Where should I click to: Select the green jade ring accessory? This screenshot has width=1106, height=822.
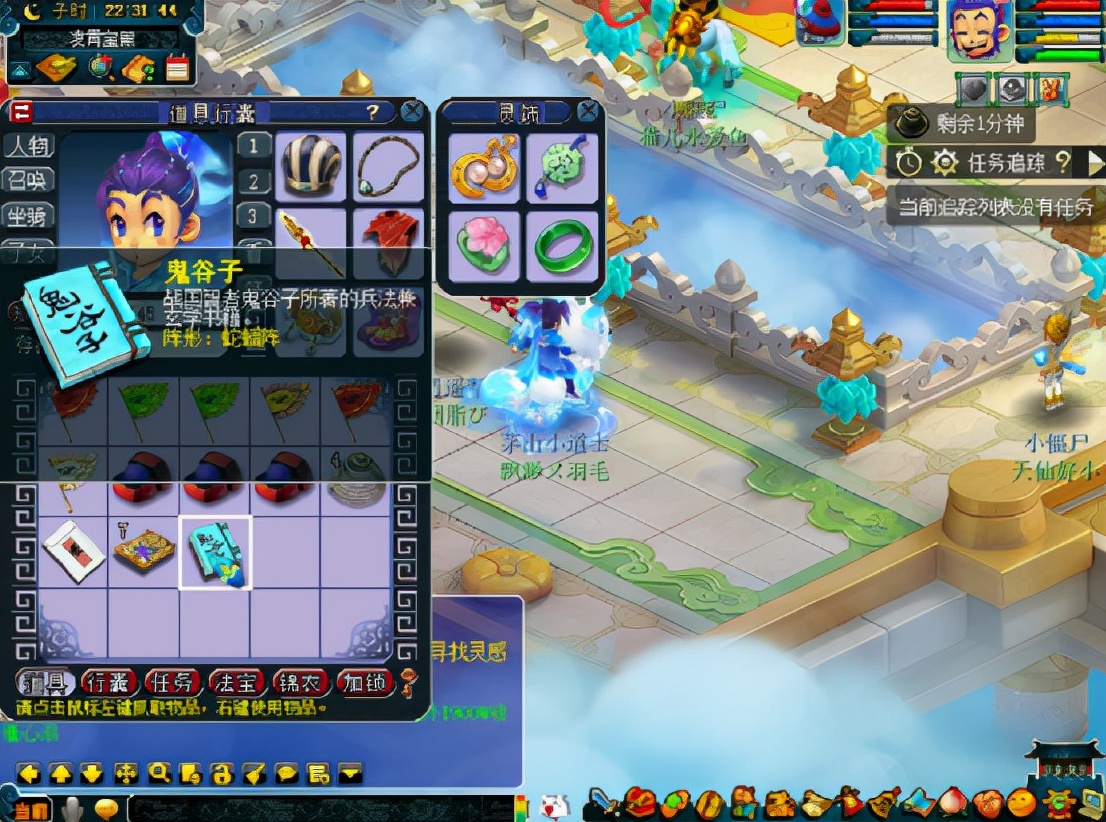[564, 246]
